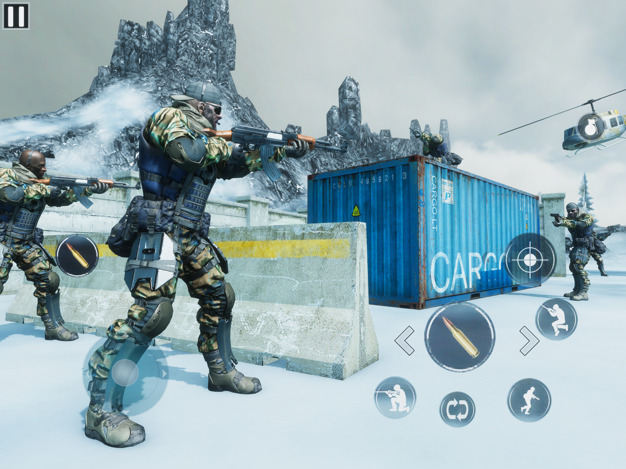Touch the virtual movement joystick

(x=125, y=374)
